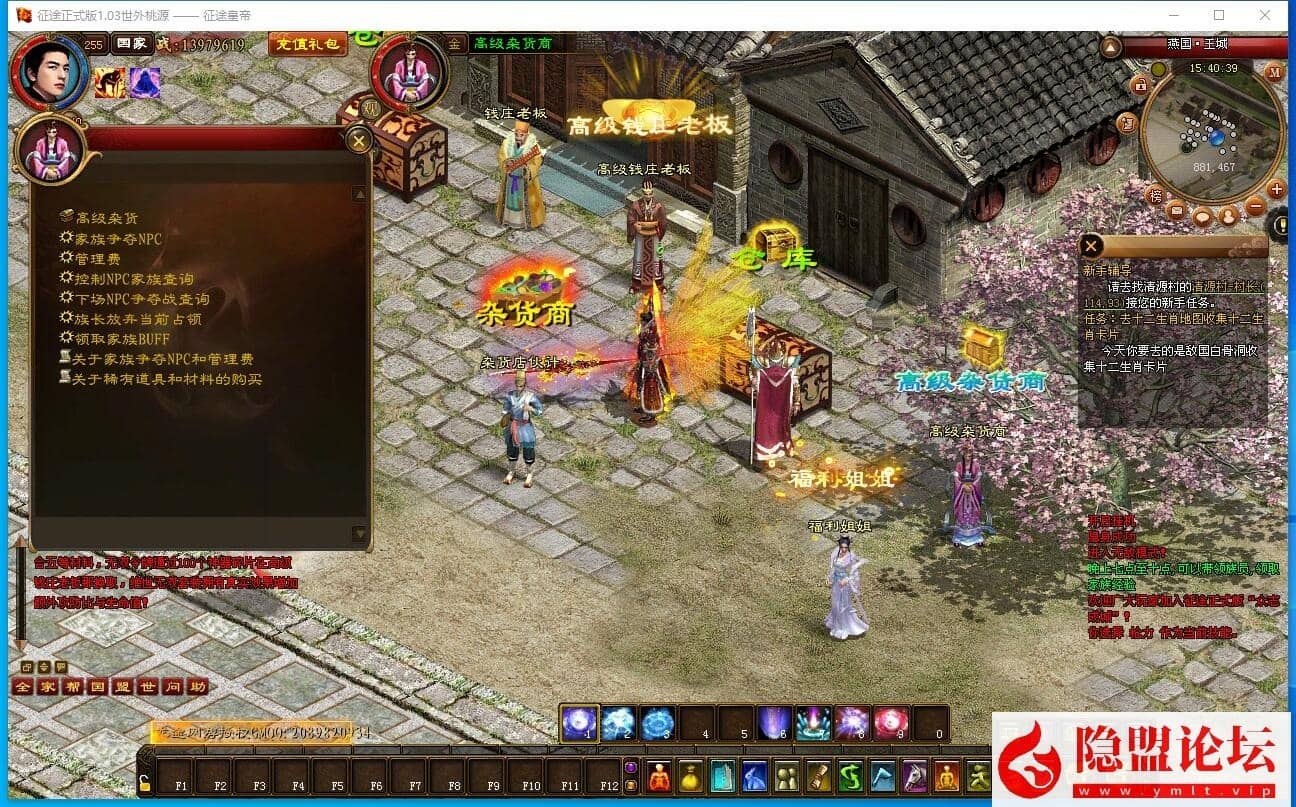The height and width of the screenshot is (807, 1296).
Task: Switch to the 全 chat channel tab
Action: (x=23, y=687)
